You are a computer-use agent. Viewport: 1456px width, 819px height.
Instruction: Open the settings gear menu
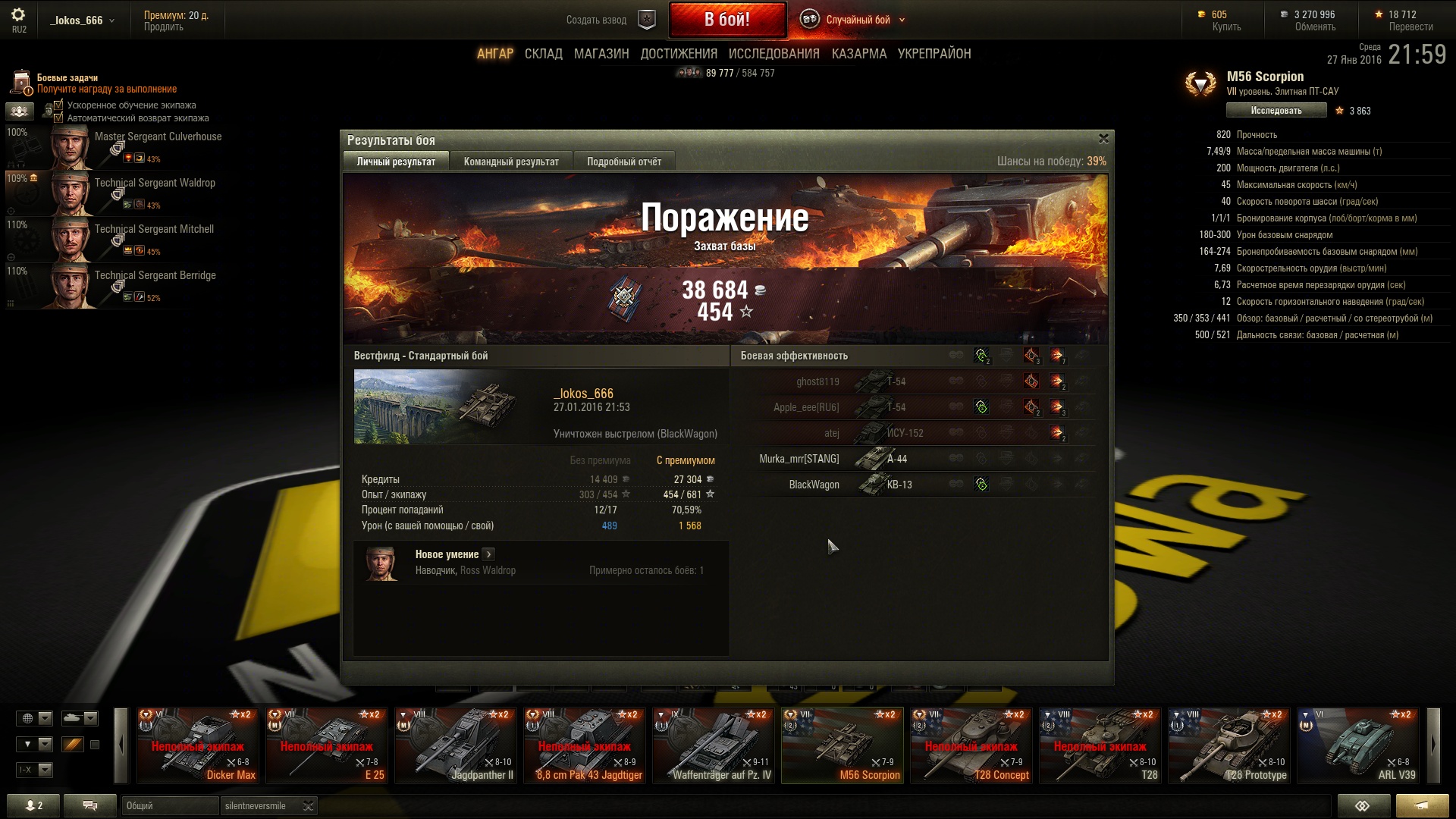click(x=18, y=15)
